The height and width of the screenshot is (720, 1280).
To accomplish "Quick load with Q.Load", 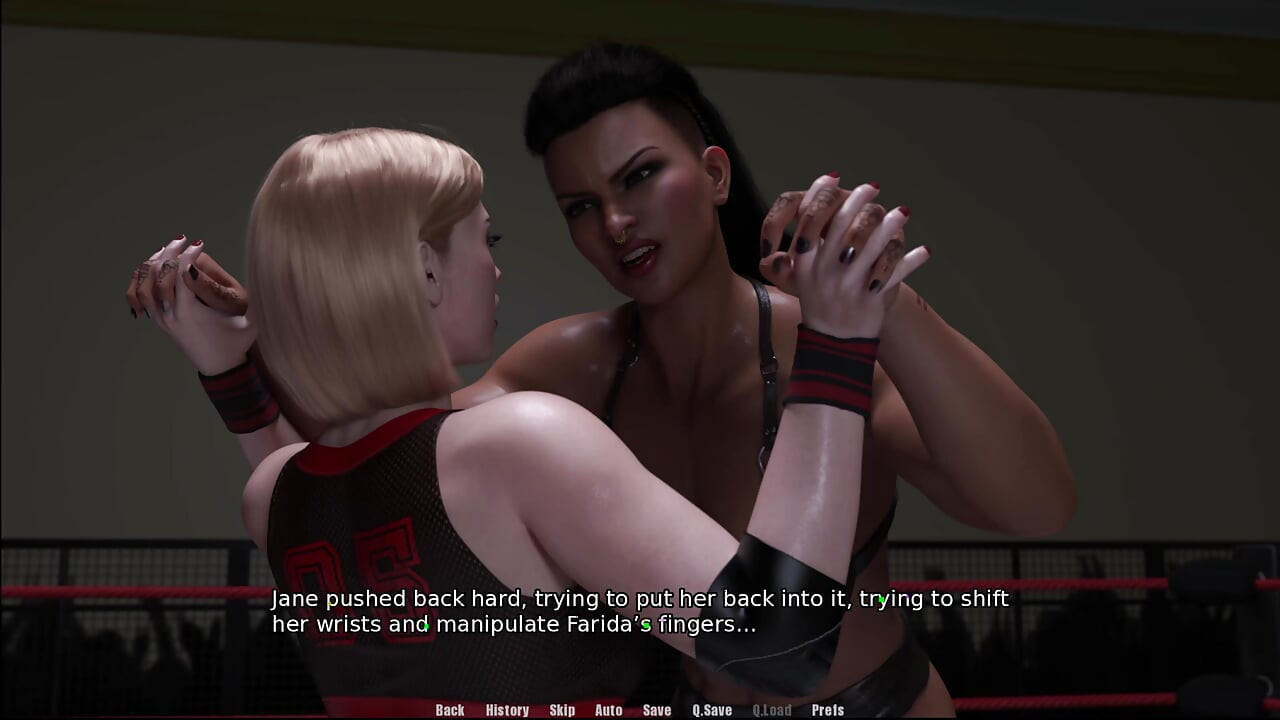I will click(771, 710).
